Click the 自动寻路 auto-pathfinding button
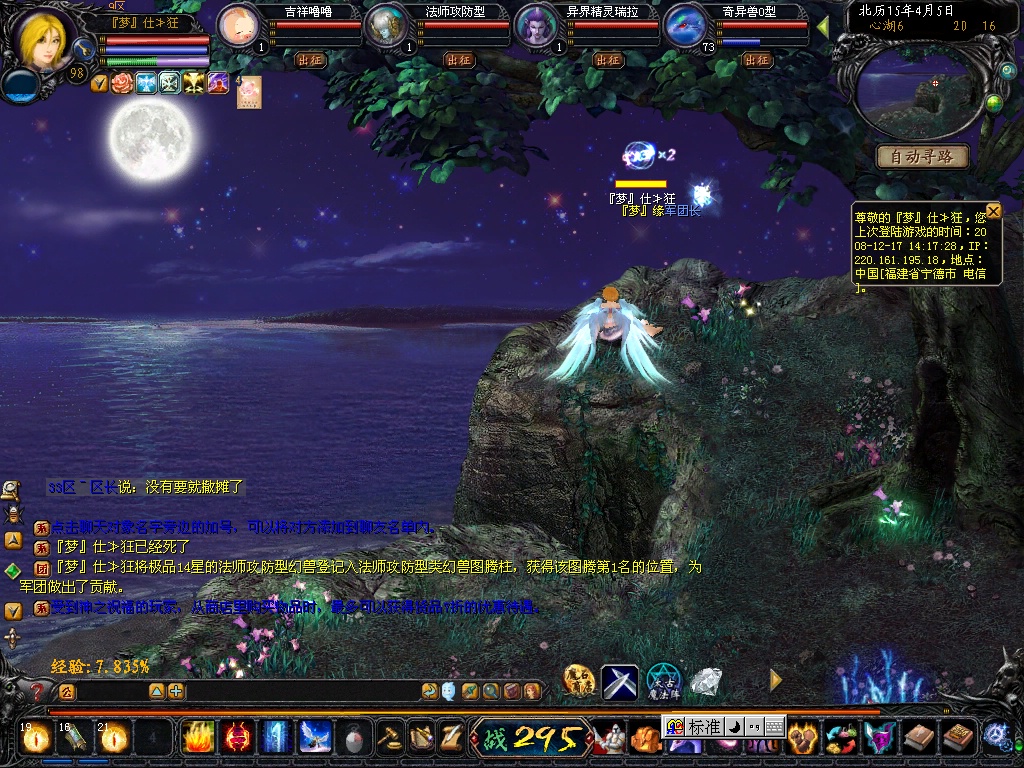Image resolution: width=1024 pixels, height=768 pixels. (x=922, y=156)
